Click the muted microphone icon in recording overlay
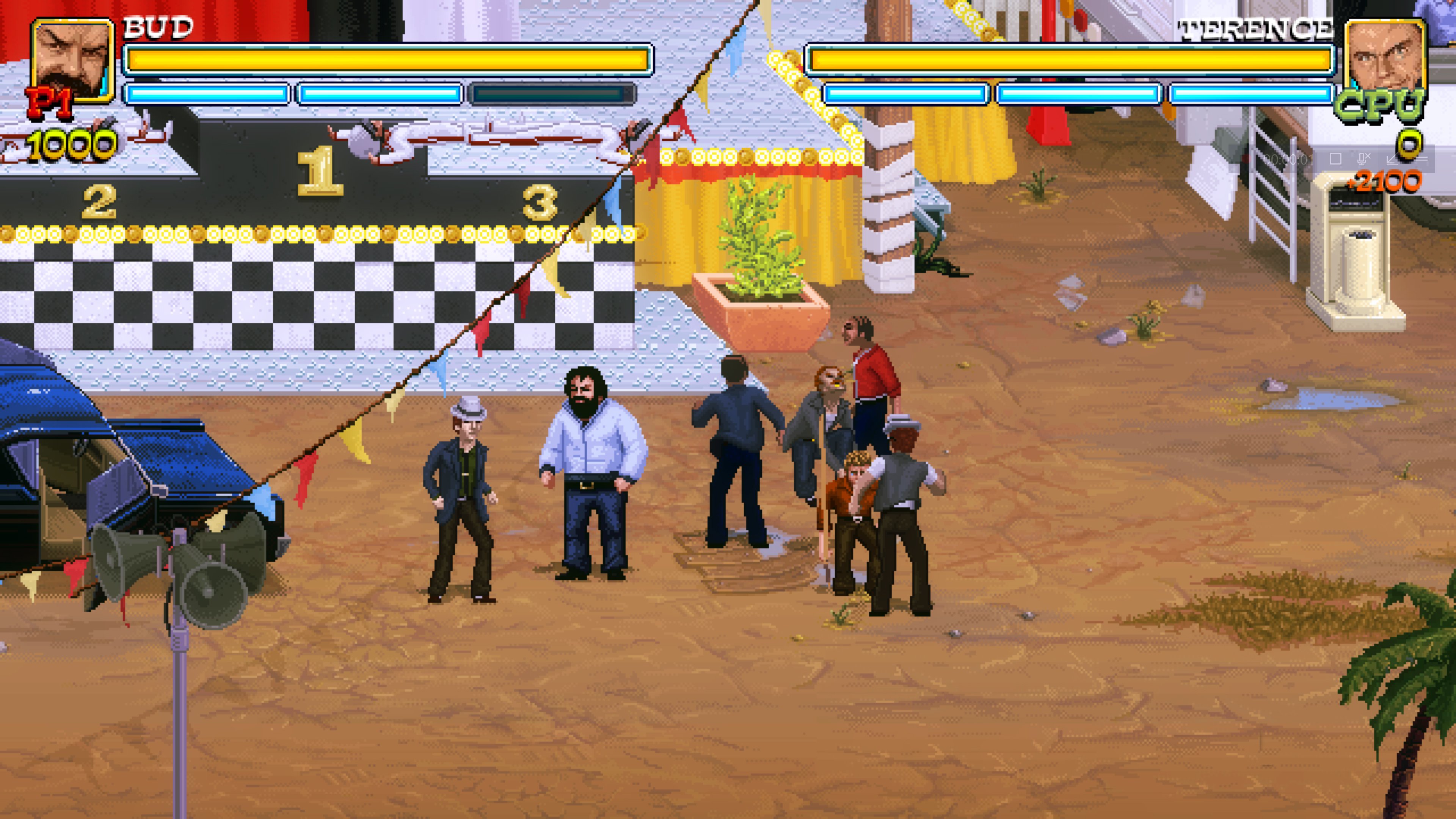The width and height of the screenshot is (1456, 819). tap(1365, 159)
